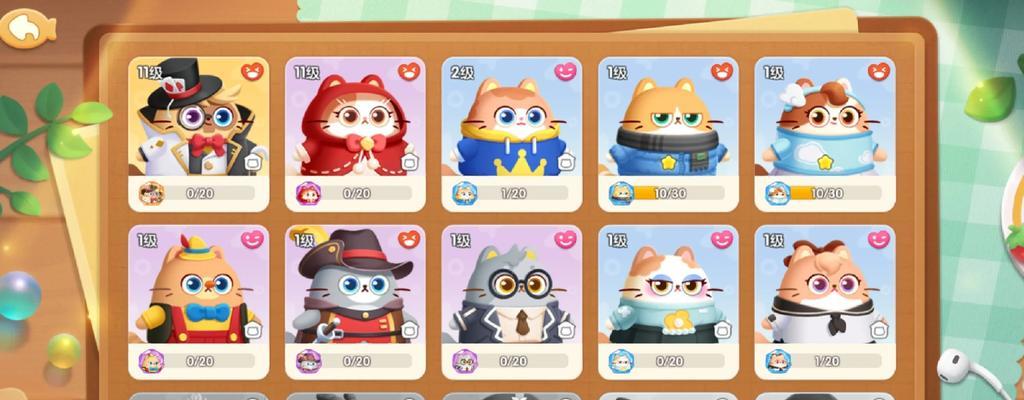The image size is (1024, 400).
Task: Click the pink heart on the glasses-and-tie cat
Action: click(565, 240)
